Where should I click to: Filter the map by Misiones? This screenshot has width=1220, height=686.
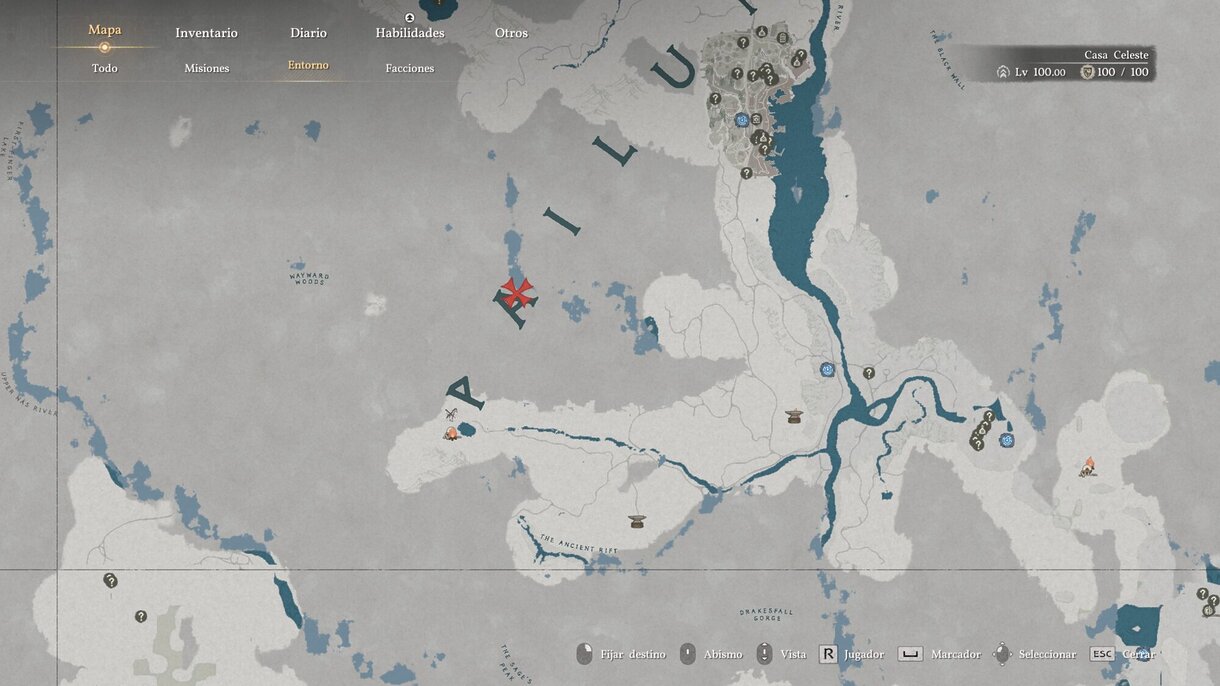tap(207, 68)
